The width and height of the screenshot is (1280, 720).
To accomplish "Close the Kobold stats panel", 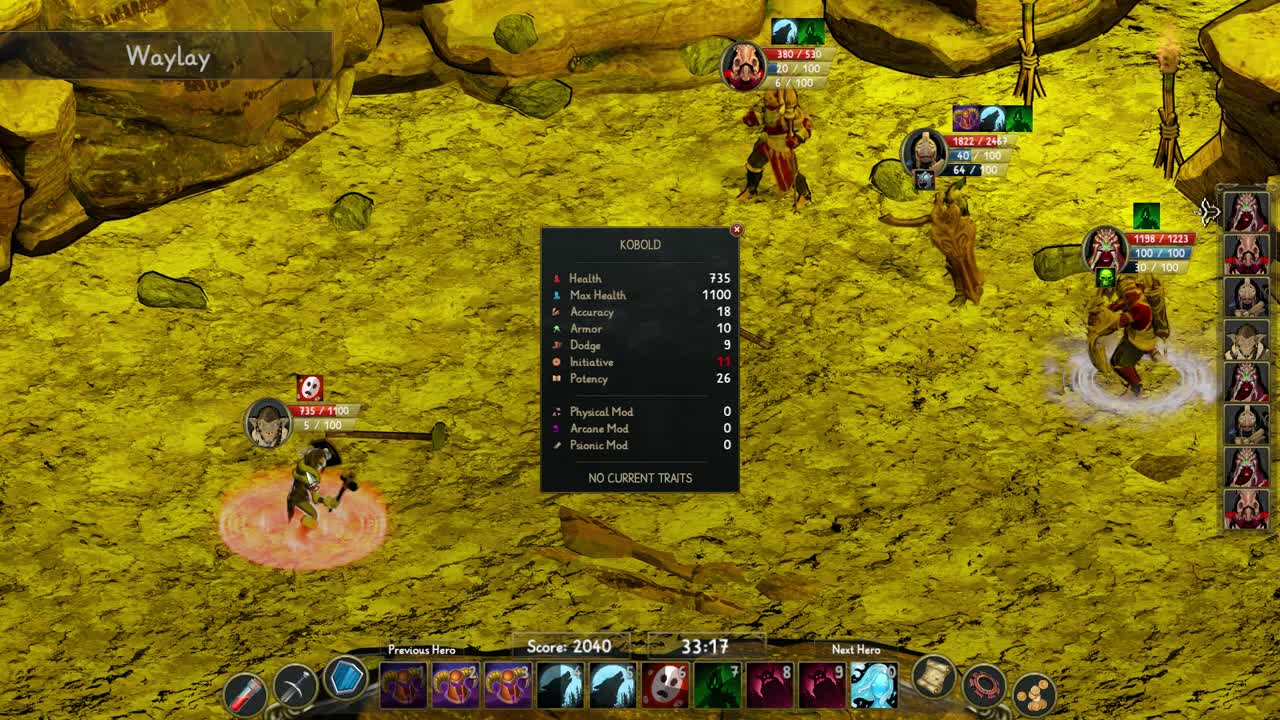I will (x=737, y=229).
